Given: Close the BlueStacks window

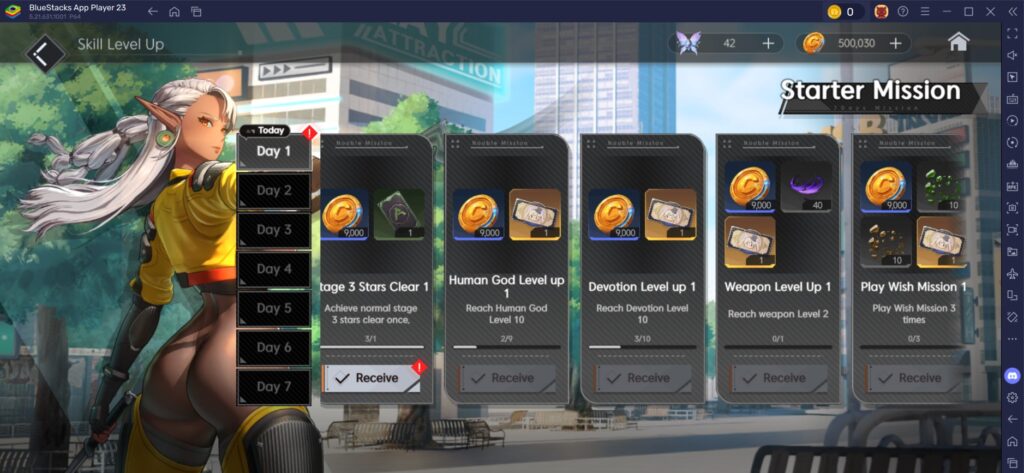Looking at the screenshot, I should tap(990, 11).
